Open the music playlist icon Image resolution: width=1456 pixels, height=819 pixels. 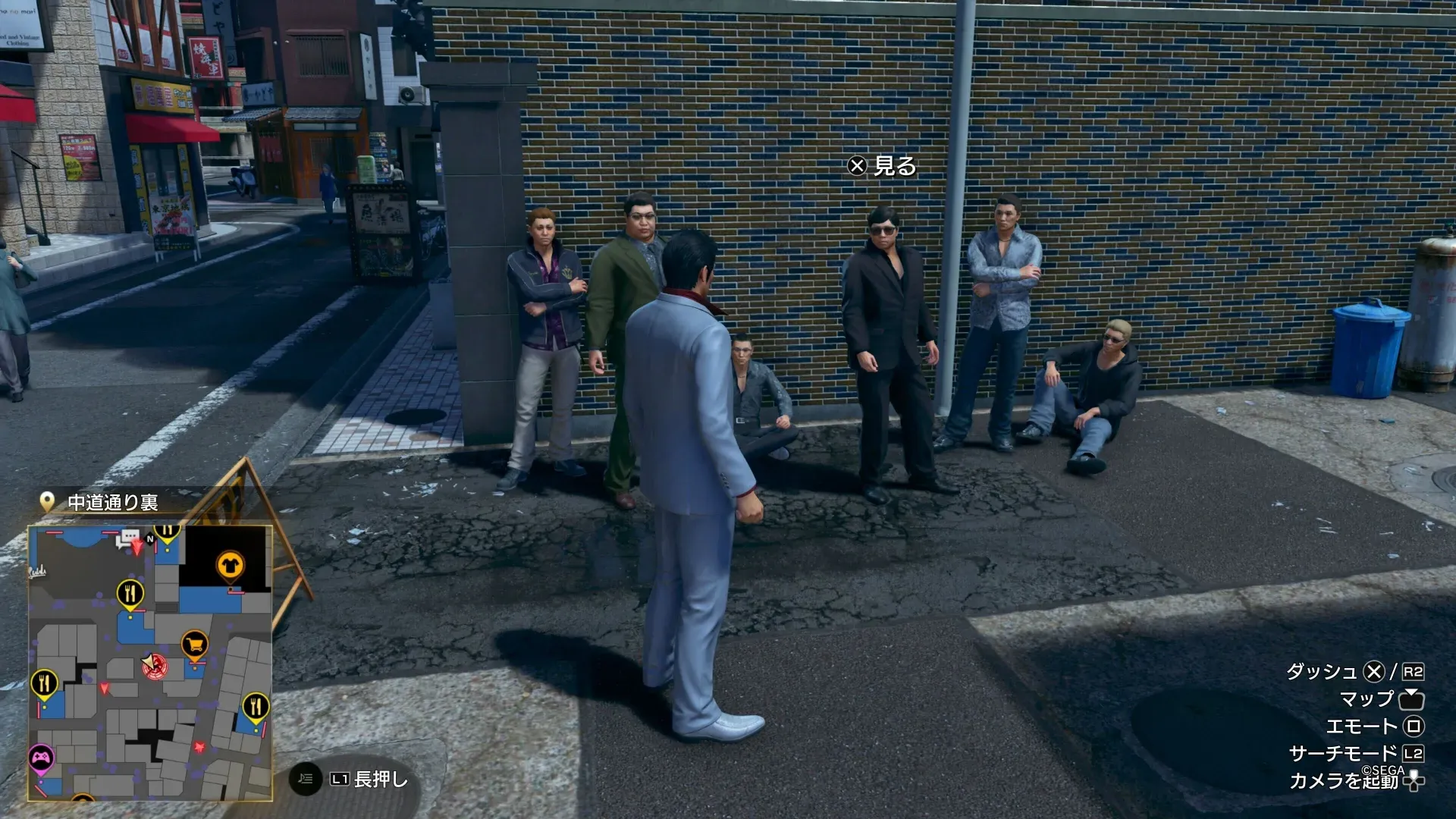pos(306,779)
